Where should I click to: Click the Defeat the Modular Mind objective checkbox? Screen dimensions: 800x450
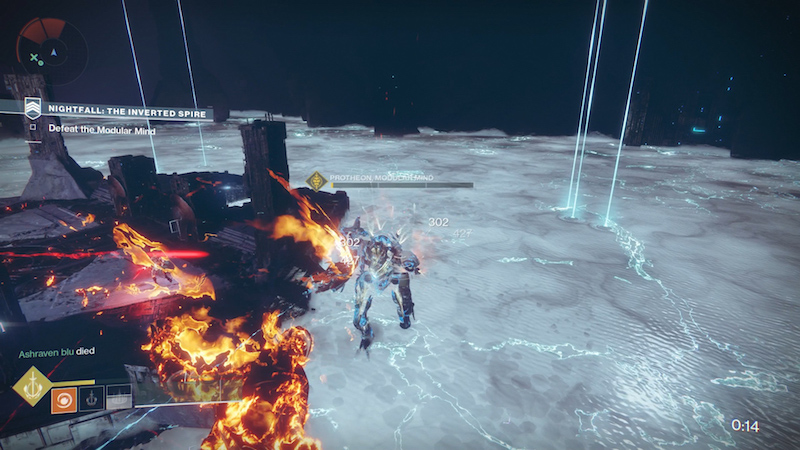(x=33, y=127)
